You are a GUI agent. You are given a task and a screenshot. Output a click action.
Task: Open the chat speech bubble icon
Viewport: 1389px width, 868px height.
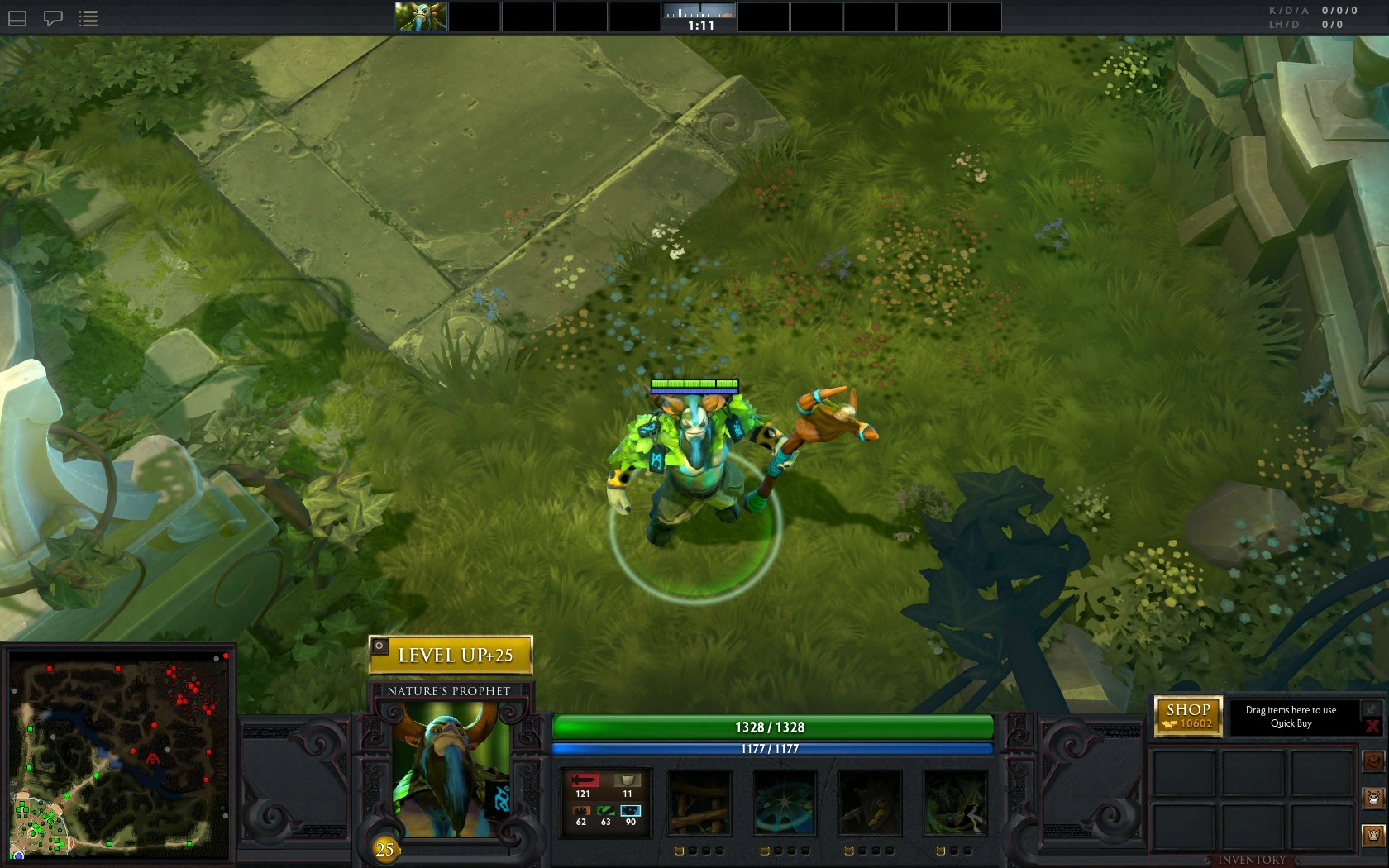pos(53,18)
